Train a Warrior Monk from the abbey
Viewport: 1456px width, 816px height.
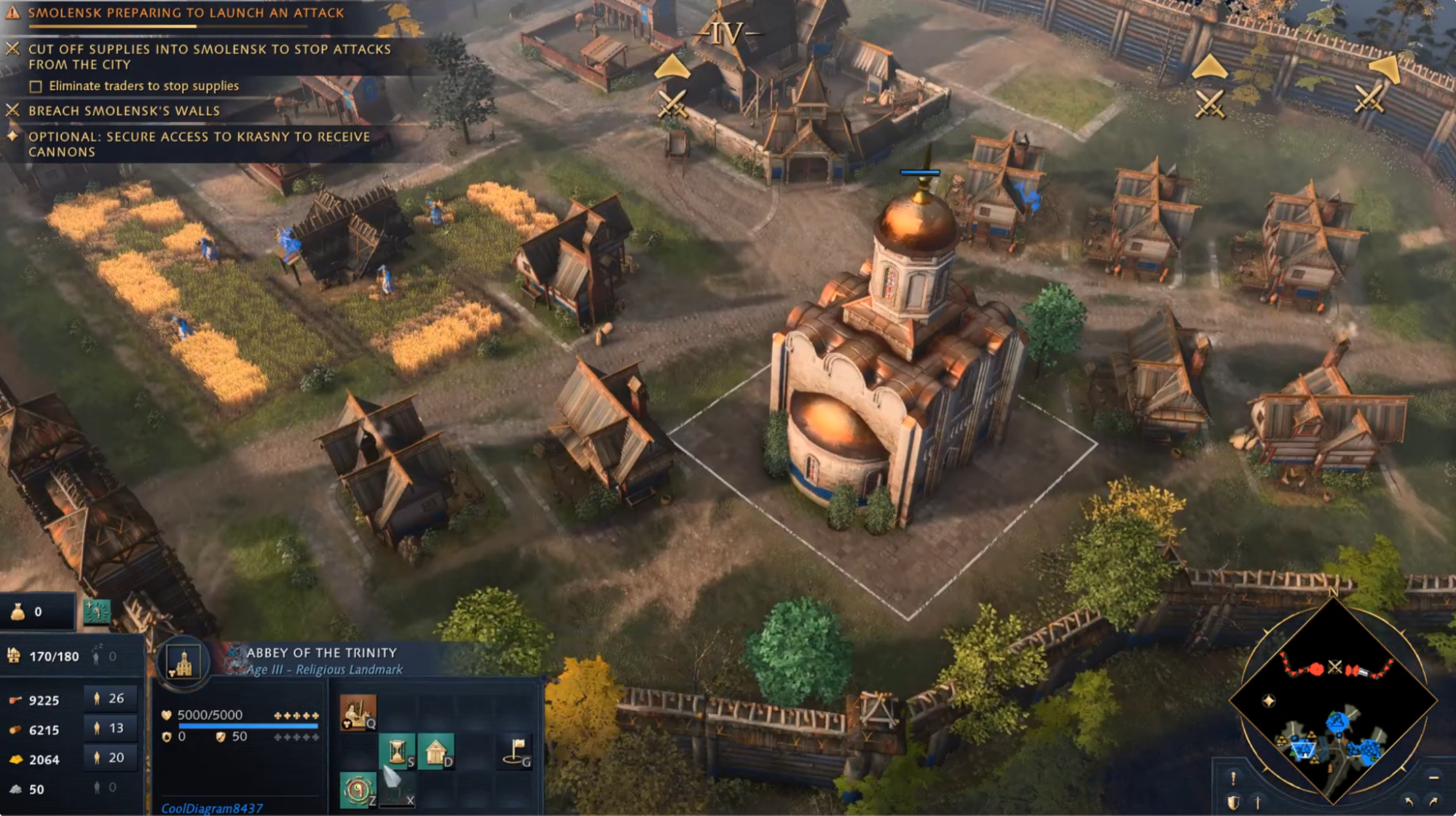[x=358, y=711]
